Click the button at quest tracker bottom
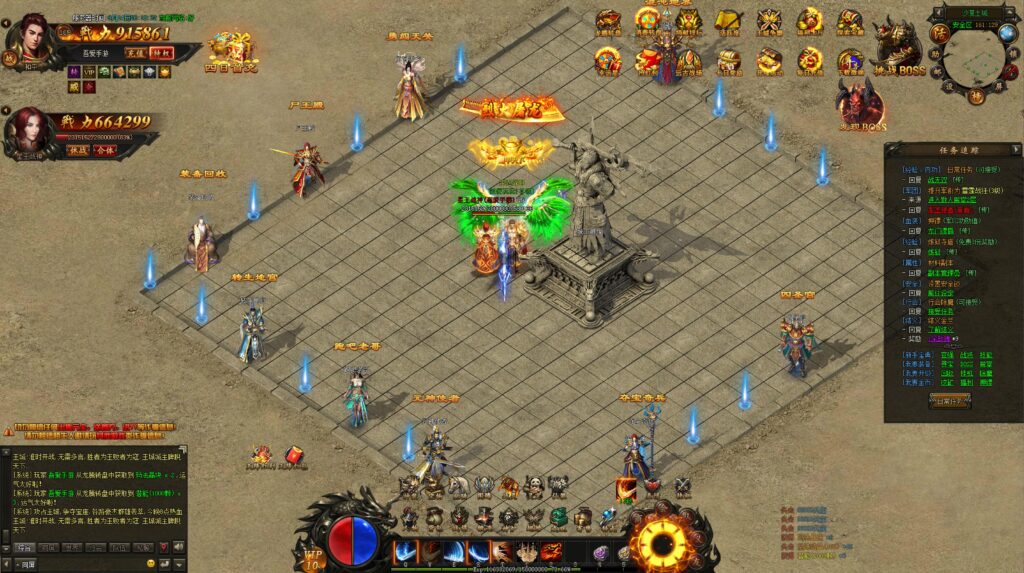1024x573 pixels. pyautogui.click(x=948, y=400)
